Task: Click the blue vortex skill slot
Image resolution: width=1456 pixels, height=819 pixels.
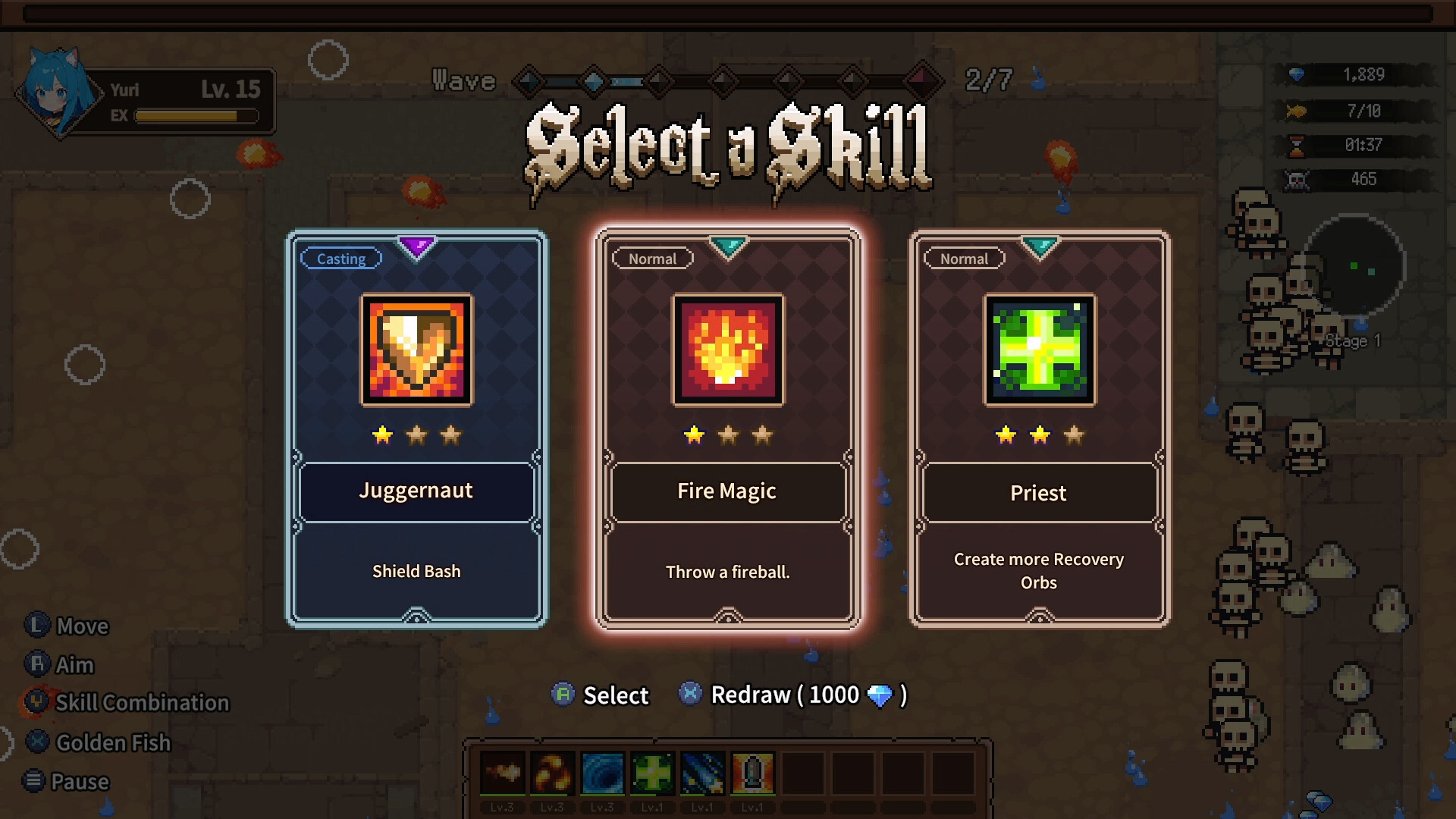Action: (602, 773)
